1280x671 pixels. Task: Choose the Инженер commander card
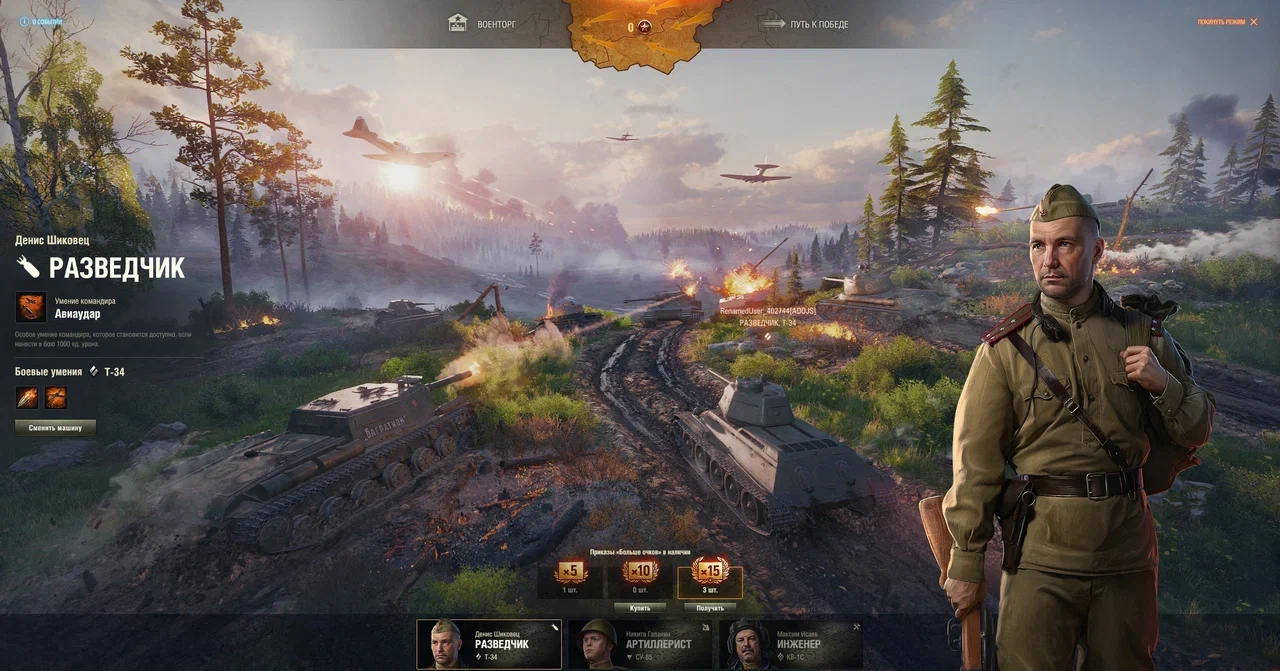click(x=791, y=644)
